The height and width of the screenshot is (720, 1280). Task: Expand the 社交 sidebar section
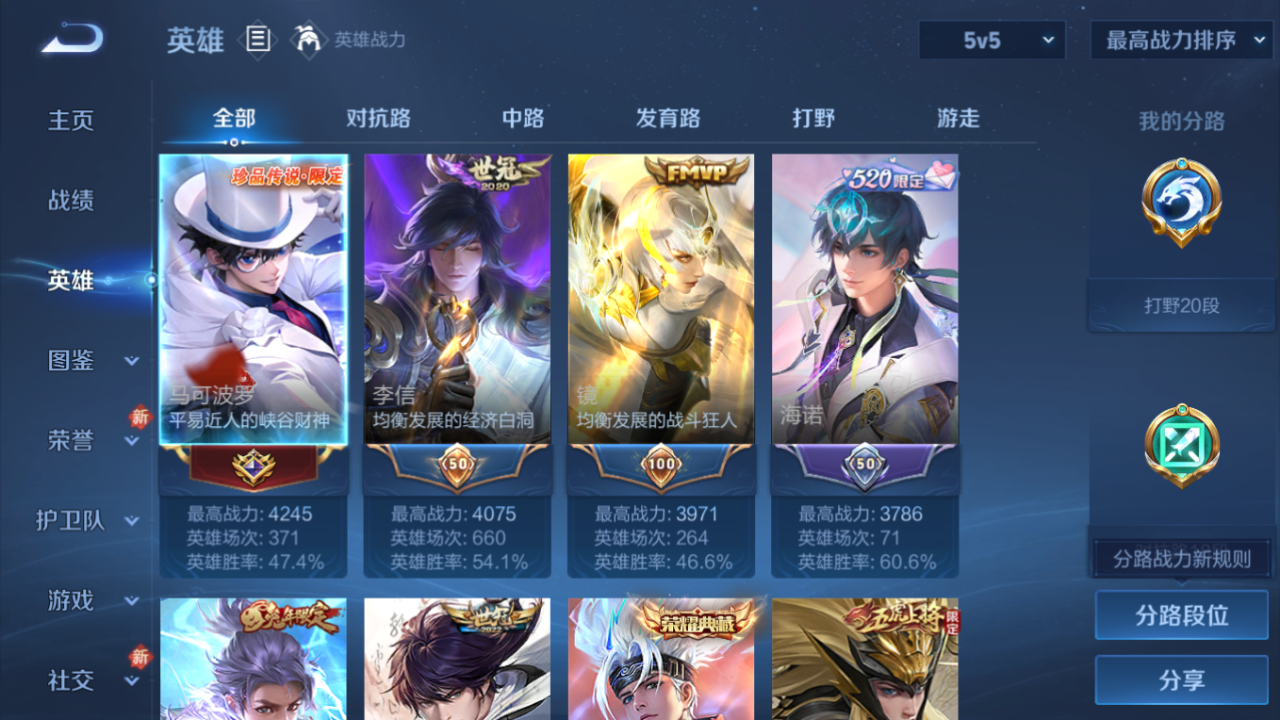(x=85, y=681)
